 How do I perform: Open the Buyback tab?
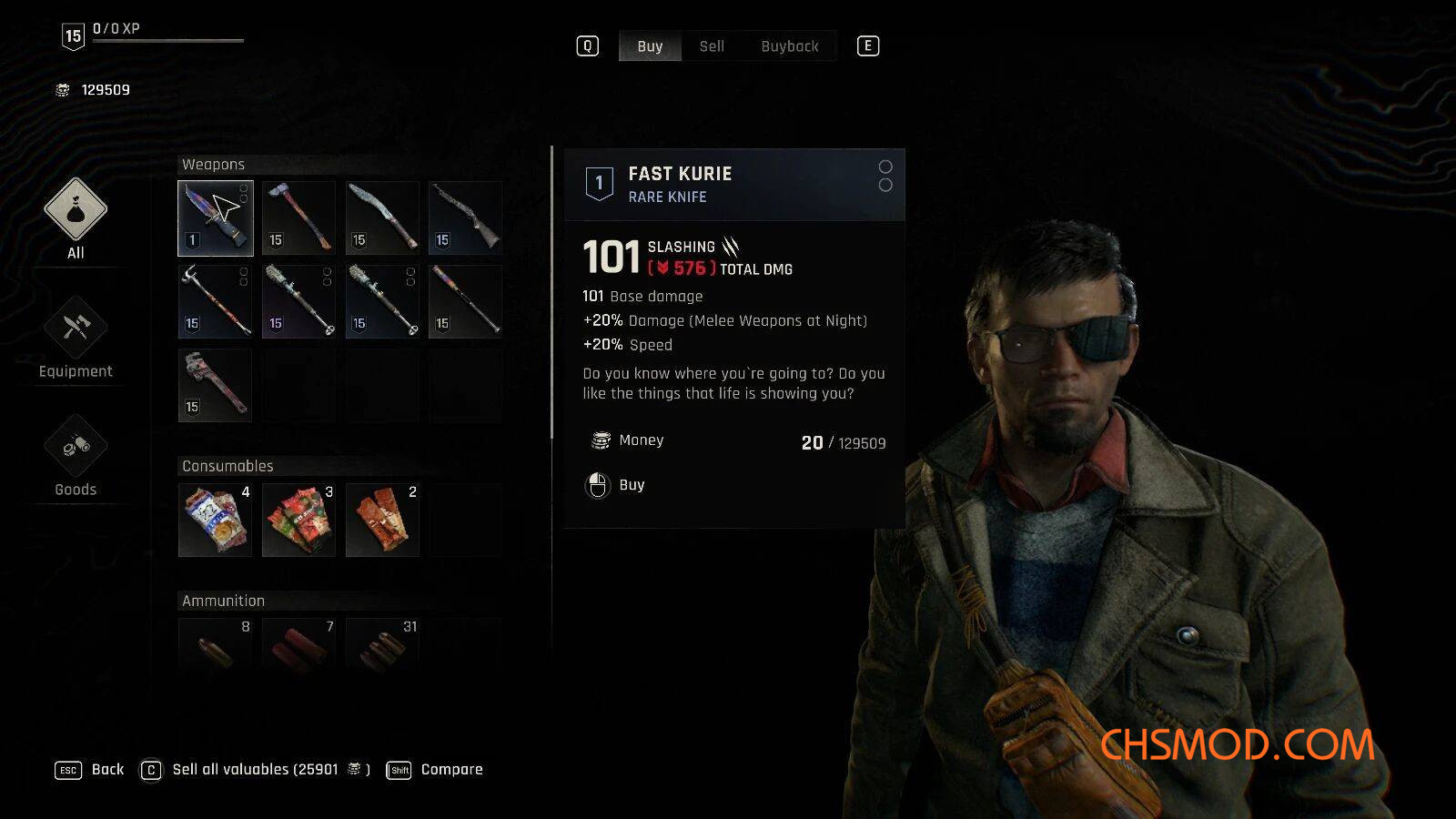(x=789, y=46)
